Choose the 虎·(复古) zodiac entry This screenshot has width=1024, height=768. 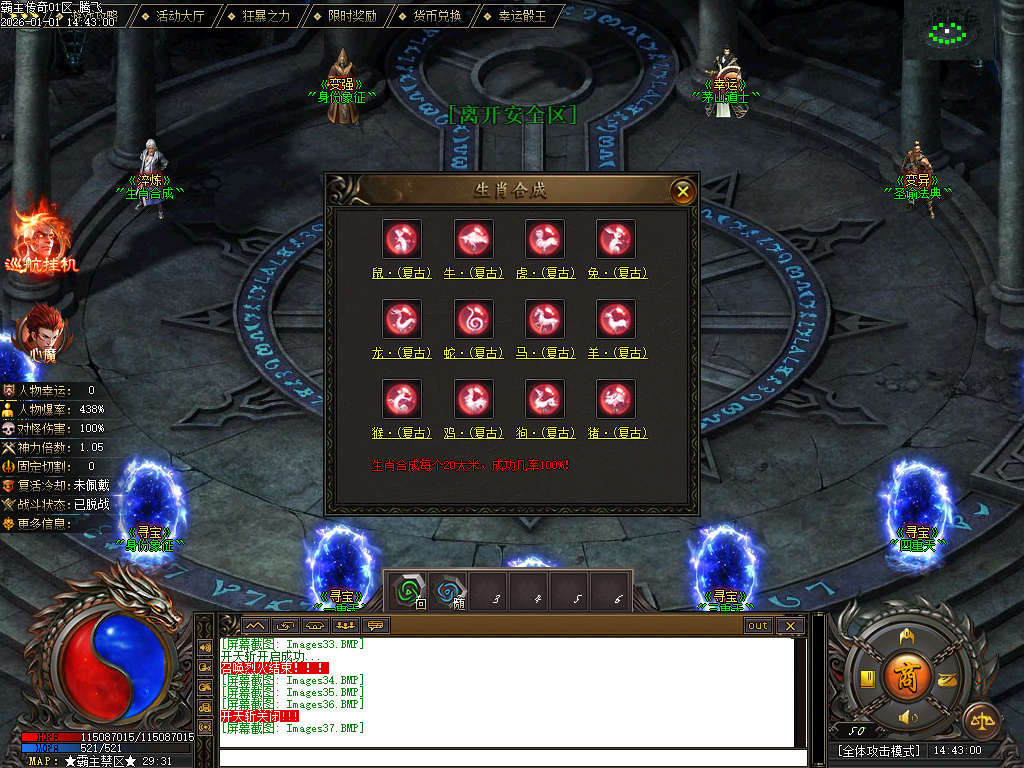545,240
